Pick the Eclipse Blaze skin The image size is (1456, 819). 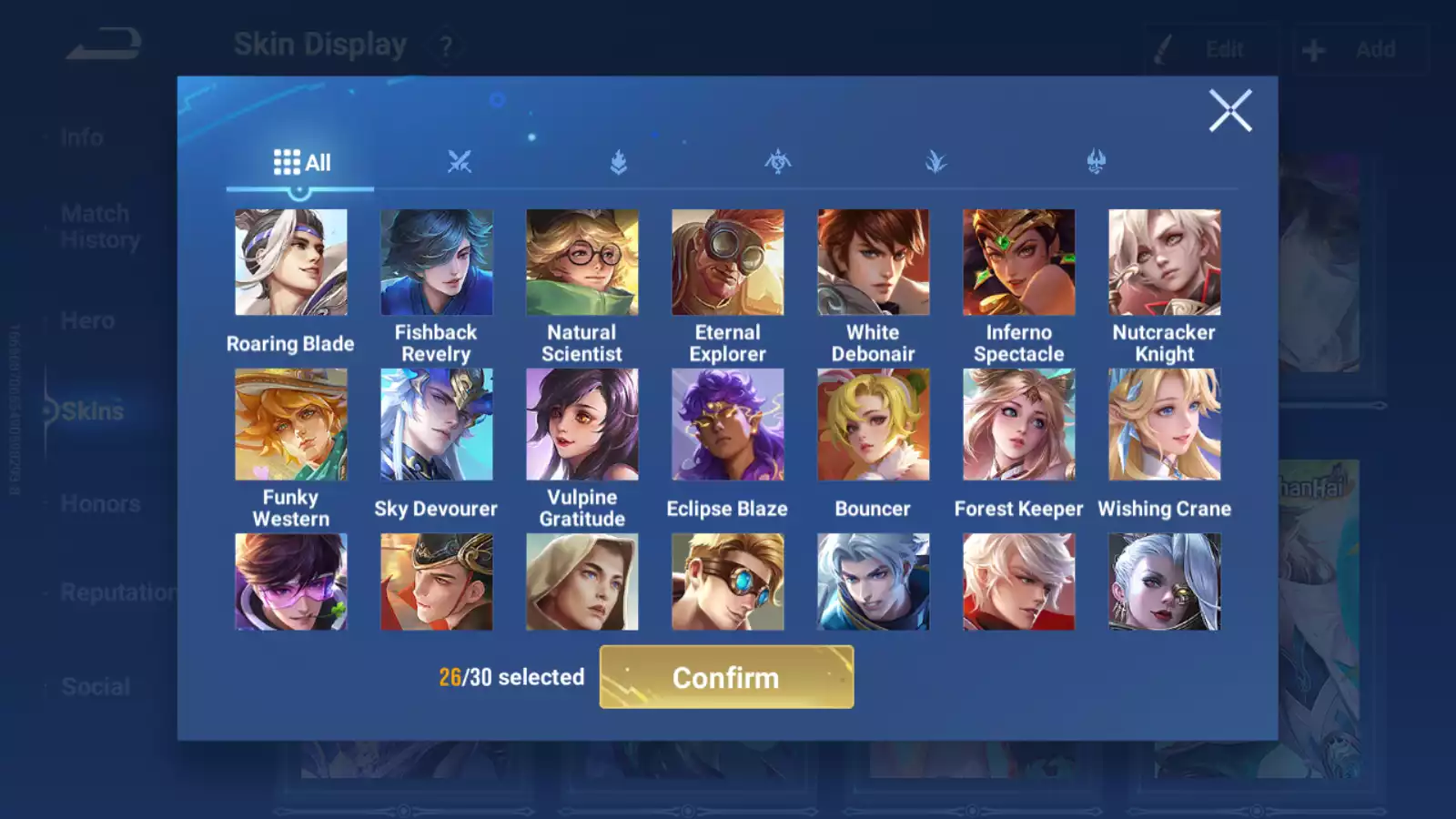(727, 424)
